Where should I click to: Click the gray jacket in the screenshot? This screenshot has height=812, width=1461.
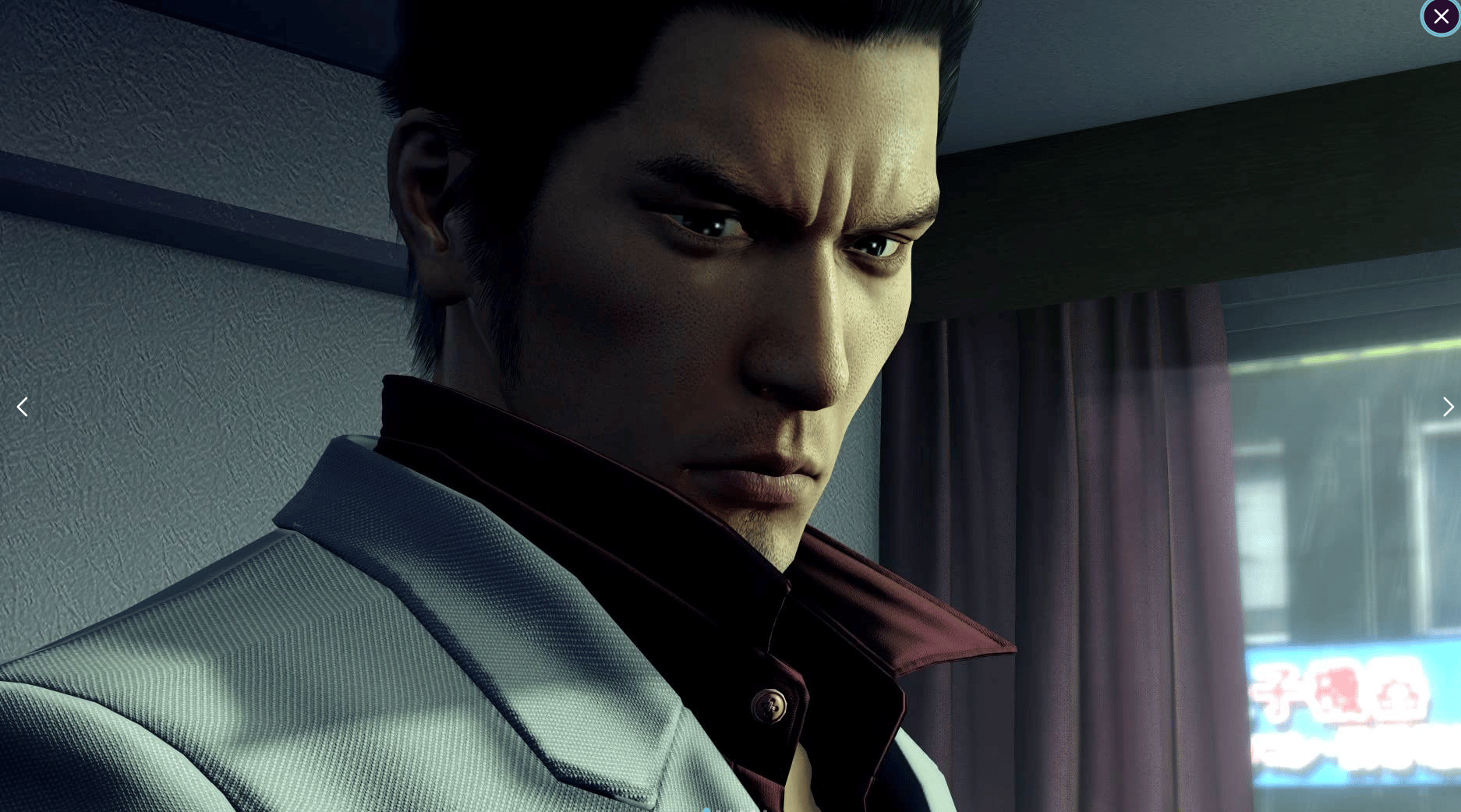click(x=351, y=701)
